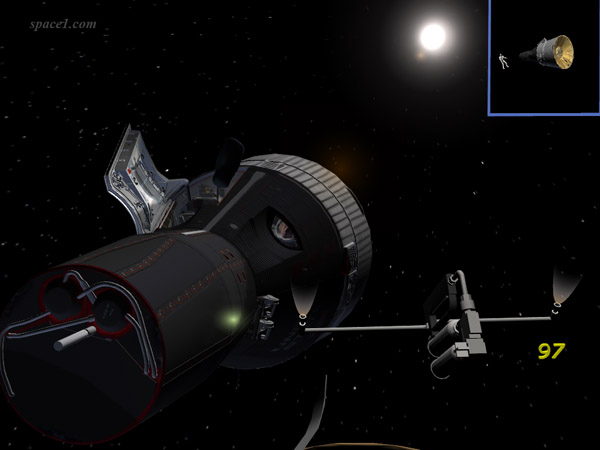
Task: Select the inset external camera view thumbnail
Action: [x=544, y=57]
